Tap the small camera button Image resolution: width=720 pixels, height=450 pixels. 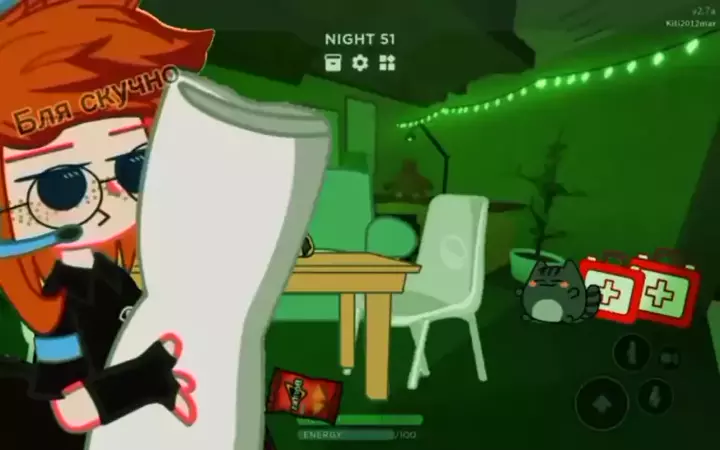[670, 356]
